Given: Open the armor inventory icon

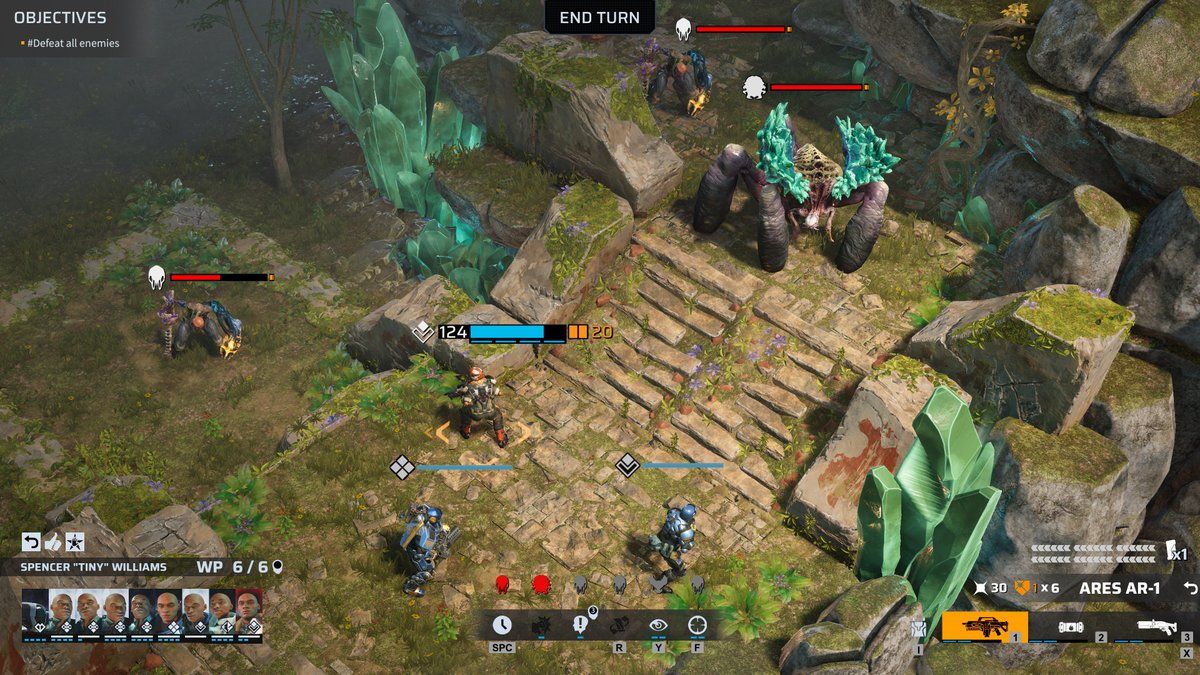Looking at the screenshot, I should pos(918,628).
